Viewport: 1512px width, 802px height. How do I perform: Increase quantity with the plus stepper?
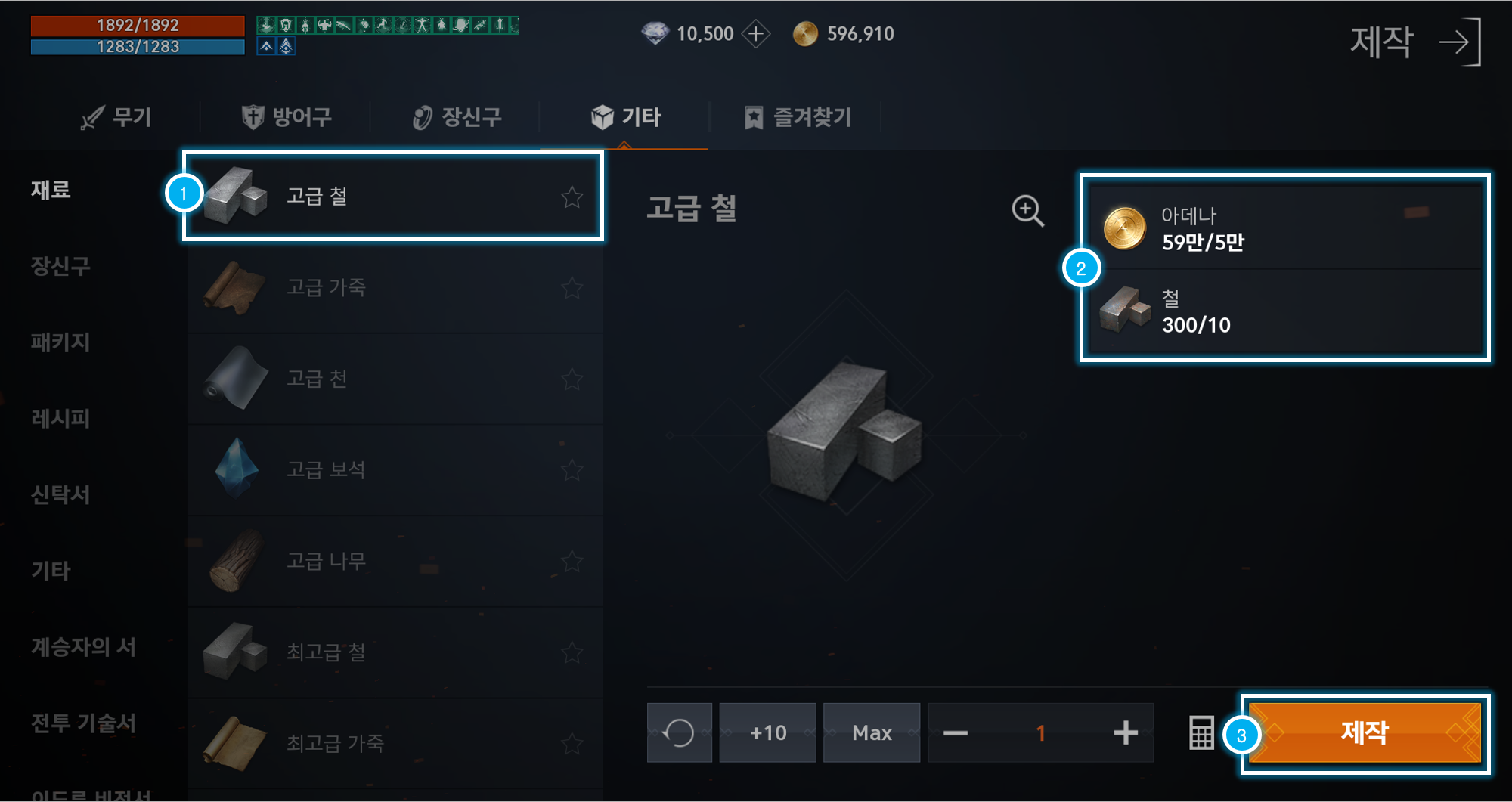(x=1126, y=732)
